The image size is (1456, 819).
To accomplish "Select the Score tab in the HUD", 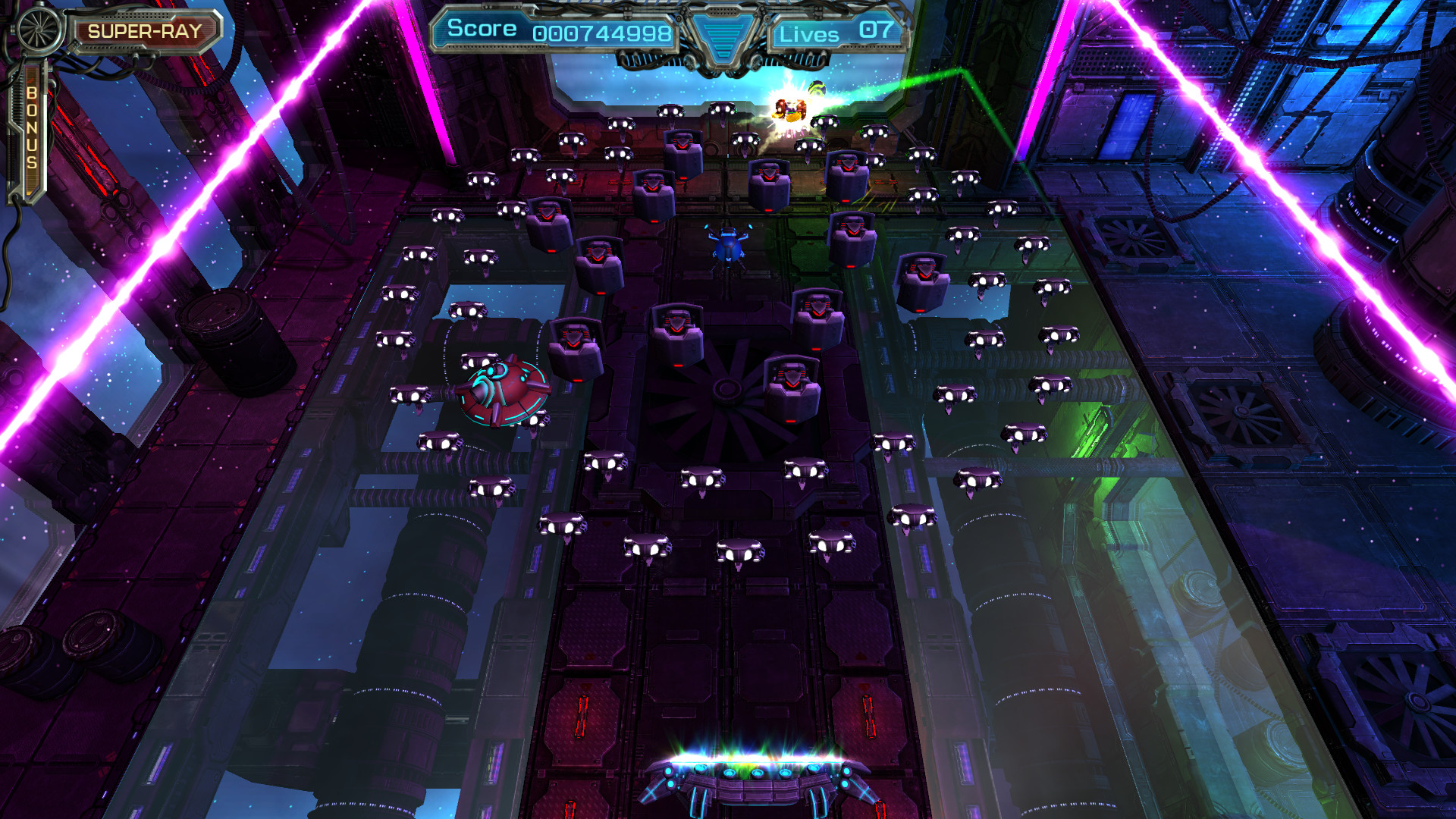I will (482, 29).
